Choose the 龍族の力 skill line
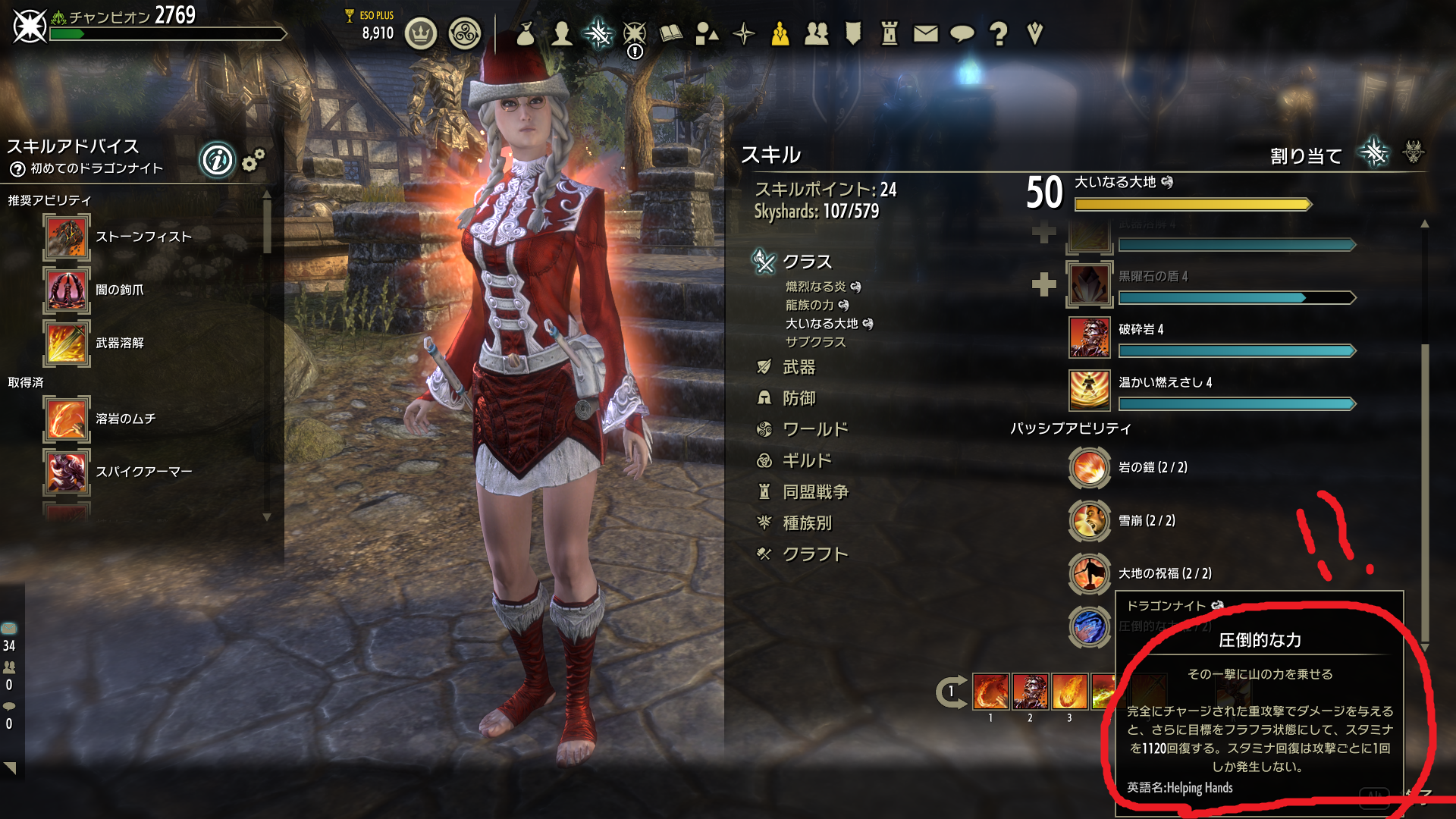The width and height of the screenshot is (1456, 819). 809,305
